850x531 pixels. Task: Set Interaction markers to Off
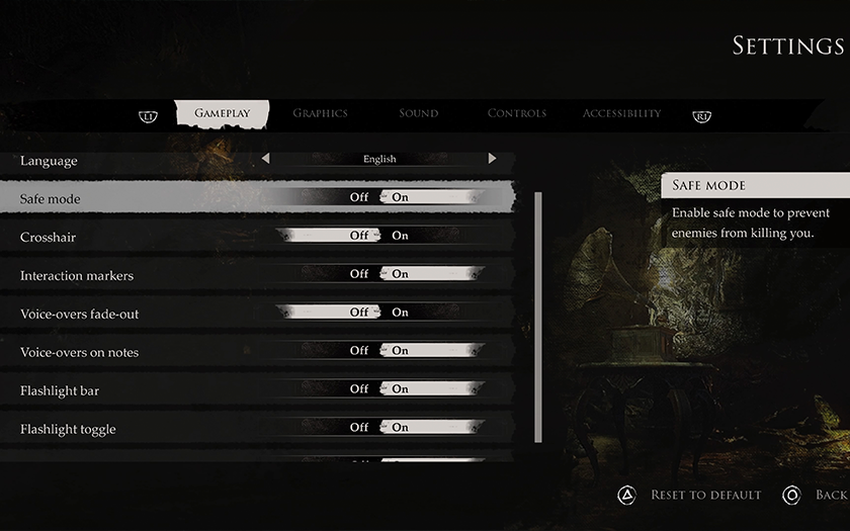[x=359, y=274]
